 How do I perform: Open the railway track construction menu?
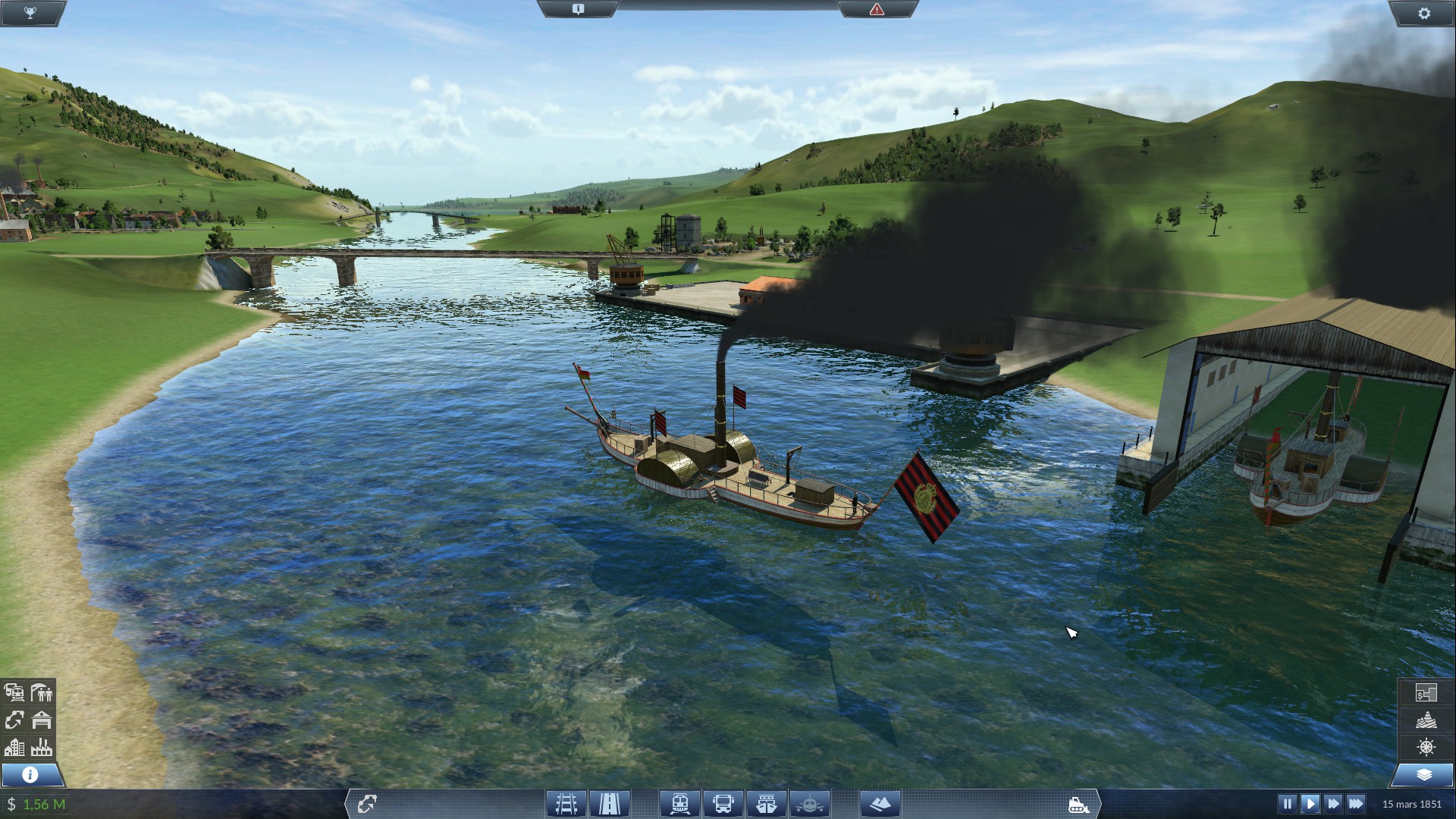tap(566, 803)
